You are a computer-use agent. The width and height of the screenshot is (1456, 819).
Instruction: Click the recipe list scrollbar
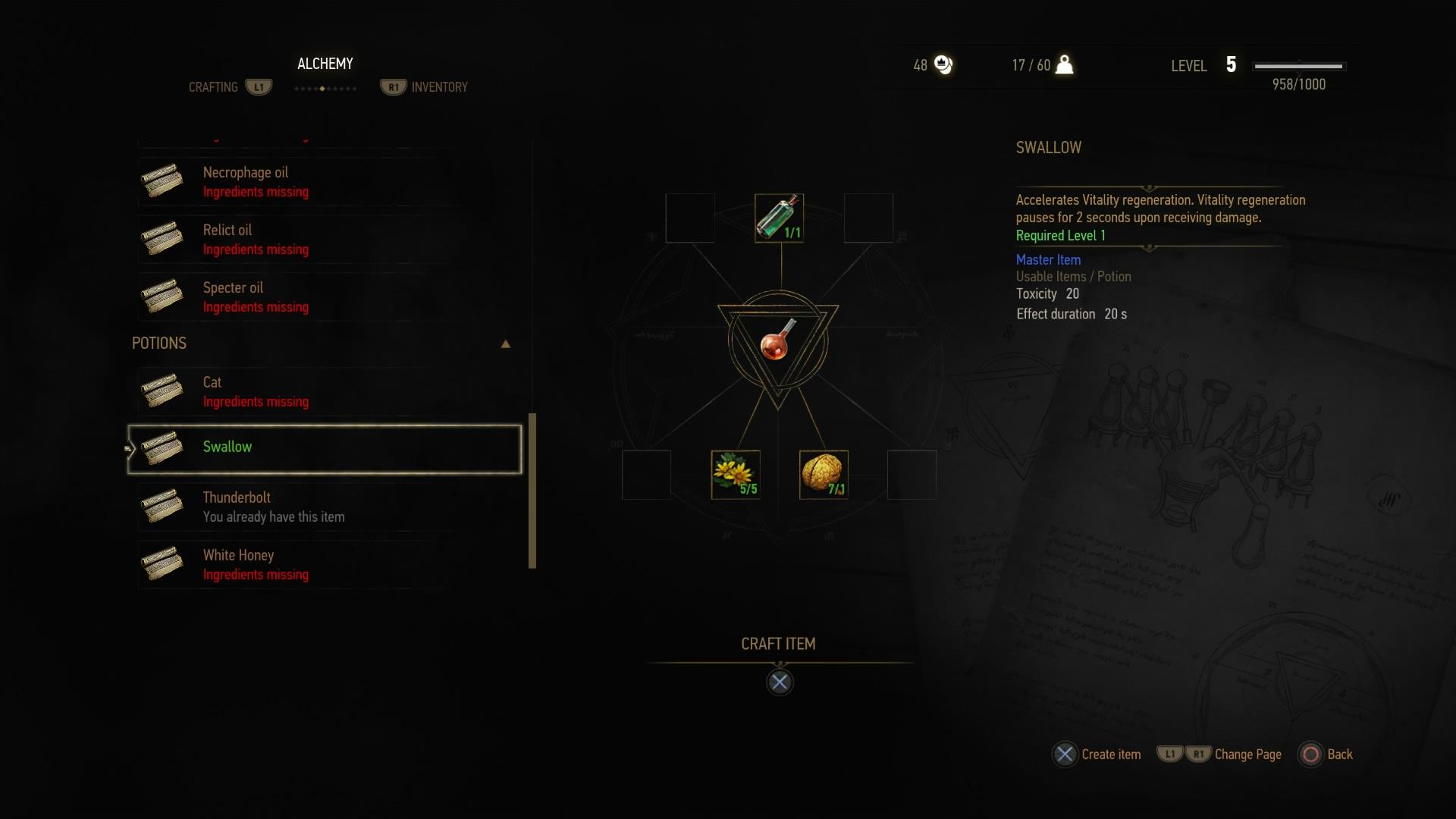point(532,490)
